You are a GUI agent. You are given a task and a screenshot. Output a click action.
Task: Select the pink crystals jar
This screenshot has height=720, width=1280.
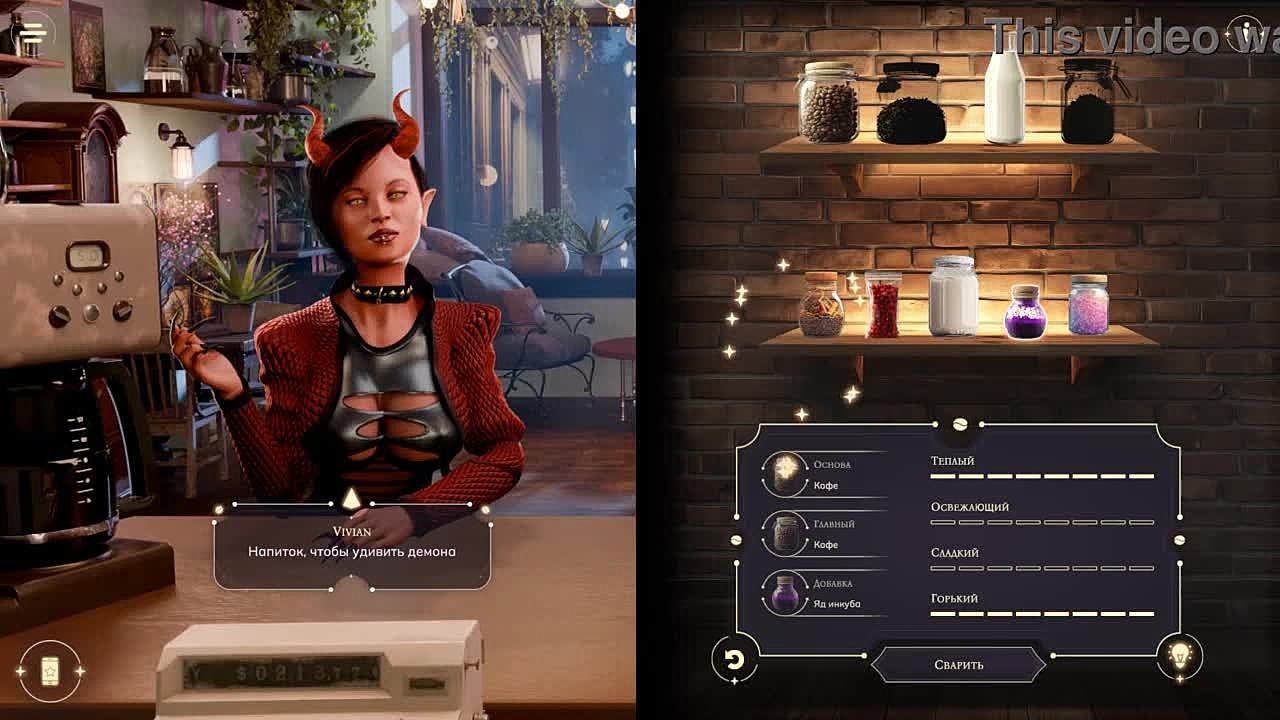tap(1088, 305)
